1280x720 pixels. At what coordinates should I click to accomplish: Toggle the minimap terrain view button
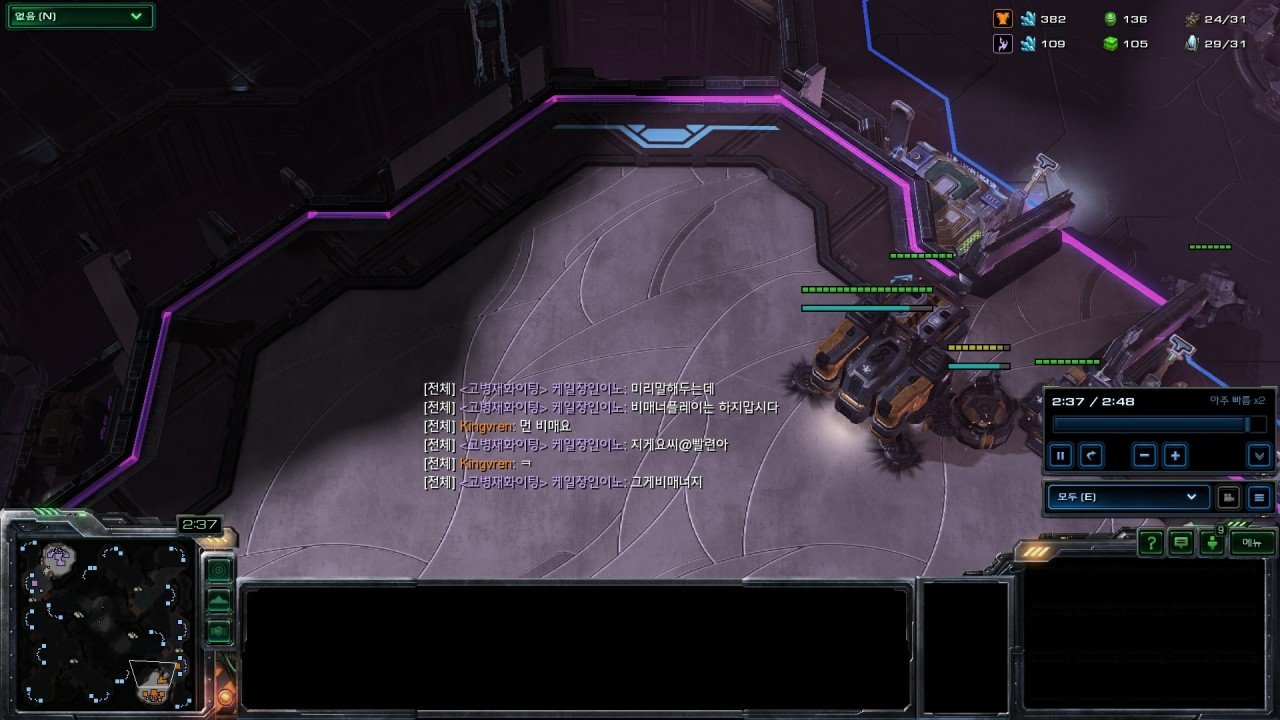pyautogui.click(x=219, y=601)
